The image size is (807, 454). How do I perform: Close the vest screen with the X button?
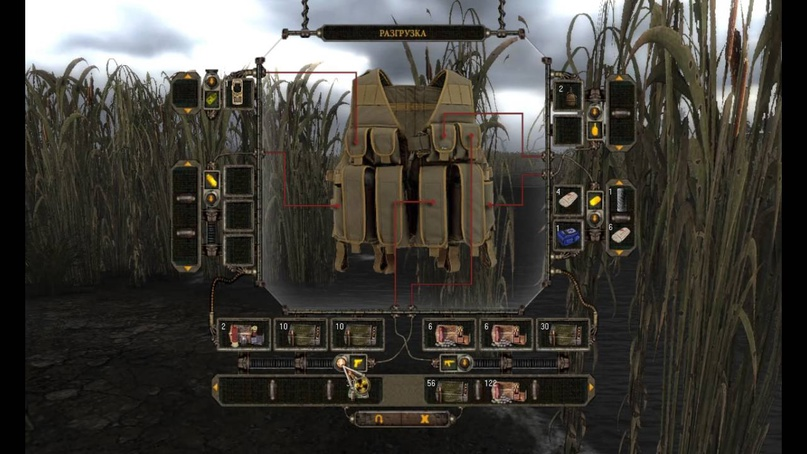(x=424, y=419)
